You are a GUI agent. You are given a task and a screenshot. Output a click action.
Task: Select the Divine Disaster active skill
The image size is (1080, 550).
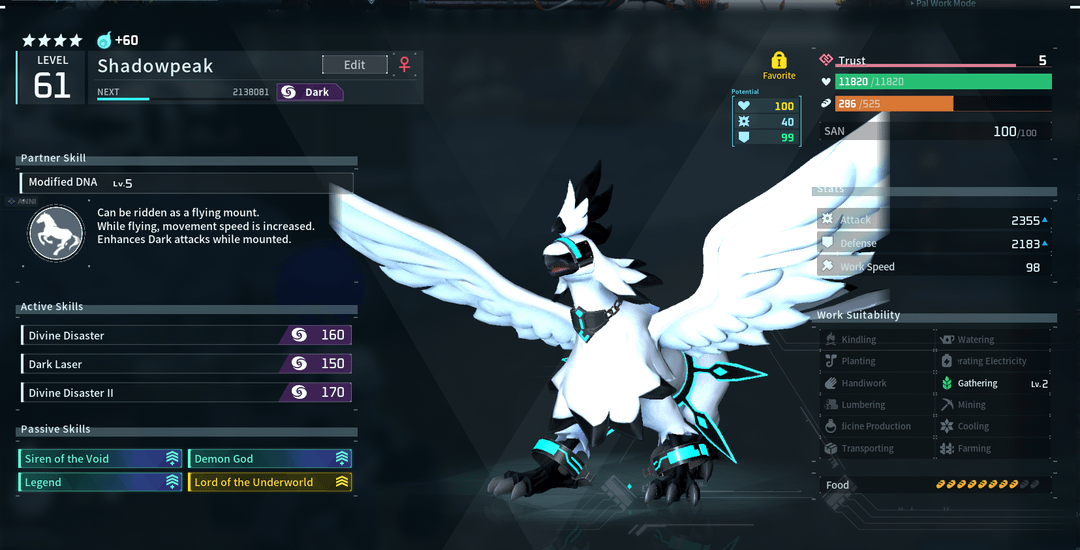click(x=186, y=336)
